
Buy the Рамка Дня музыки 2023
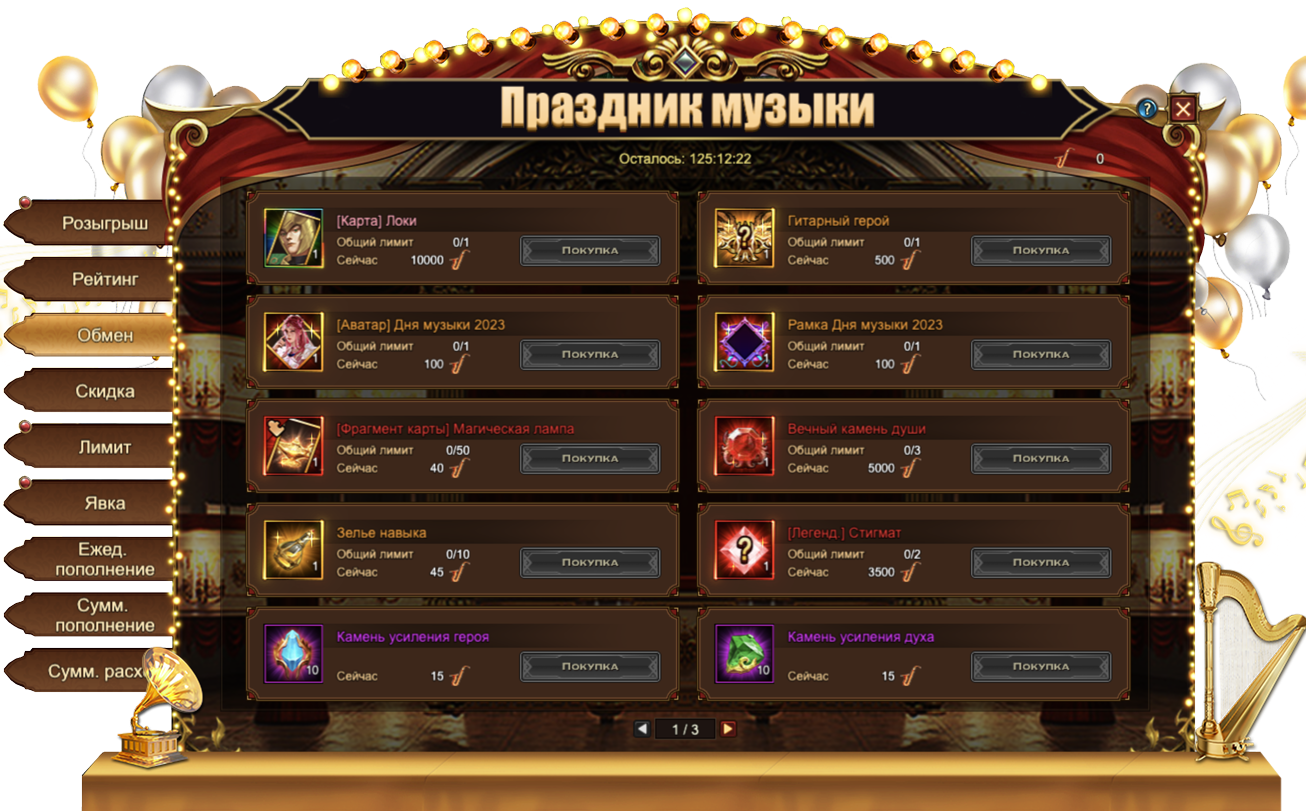(1040, 355)
